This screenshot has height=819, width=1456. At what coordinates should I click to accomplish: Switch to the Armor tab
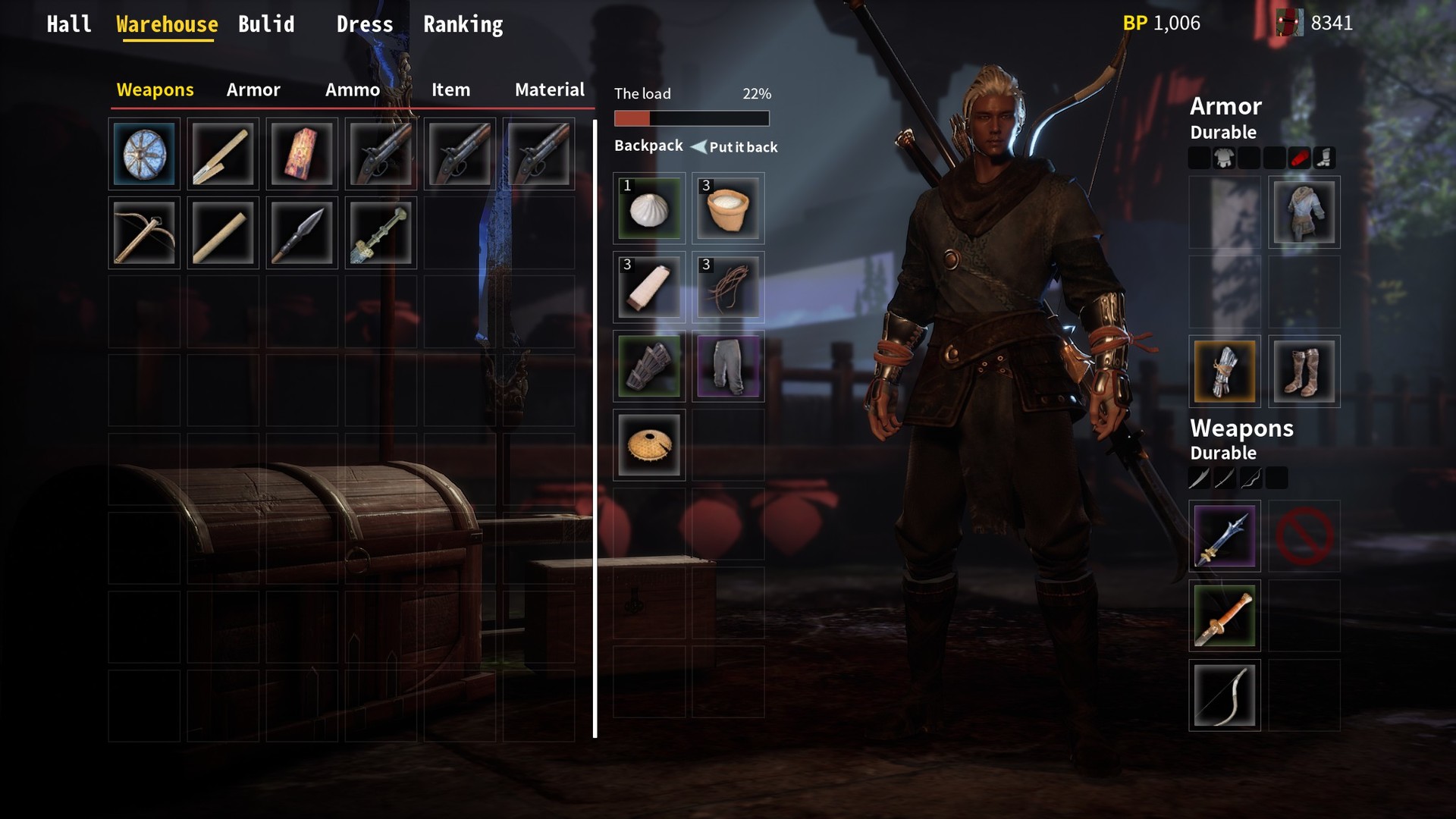(253, 90)
